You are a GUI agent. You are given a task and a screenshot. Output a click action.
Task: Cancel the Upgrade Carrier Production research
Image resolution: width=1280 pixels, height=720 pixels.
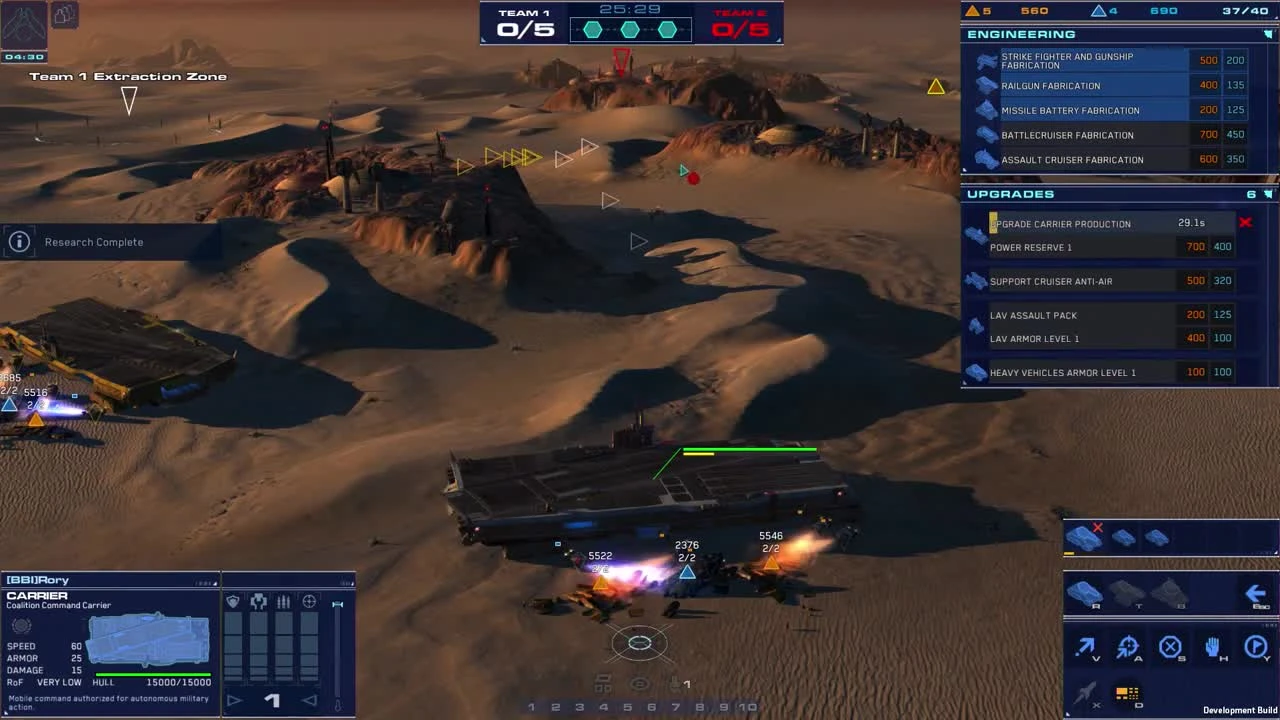coord(1246,223)
